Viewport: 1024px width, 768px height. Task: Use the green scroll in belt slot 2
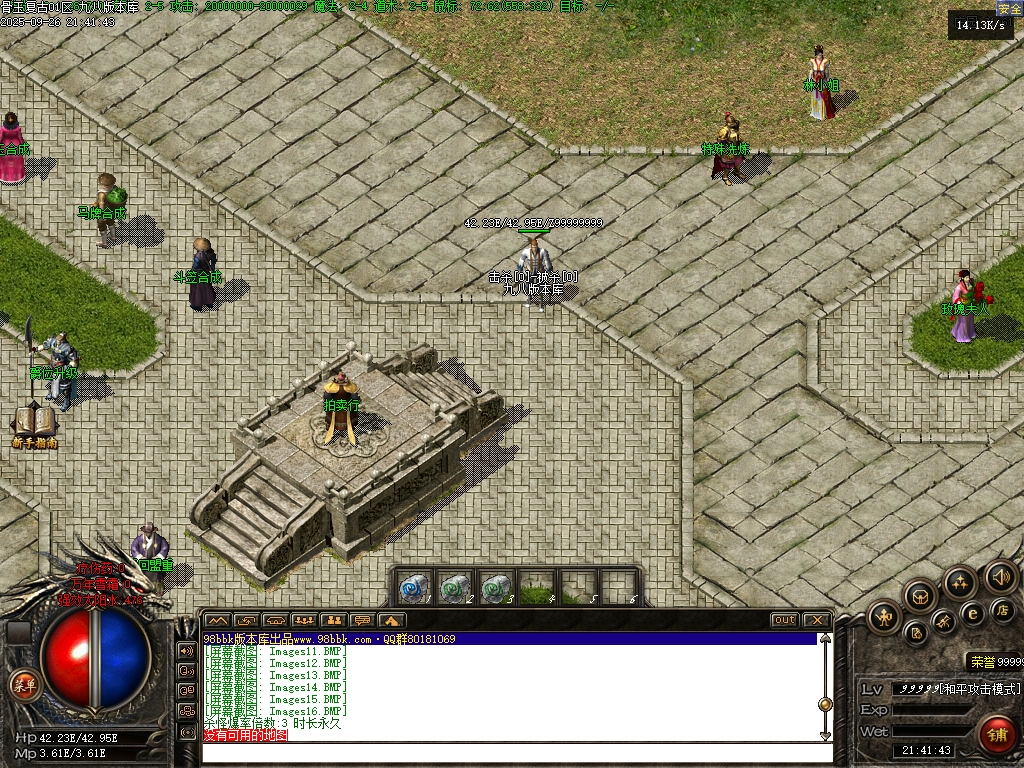click(455, 588)
